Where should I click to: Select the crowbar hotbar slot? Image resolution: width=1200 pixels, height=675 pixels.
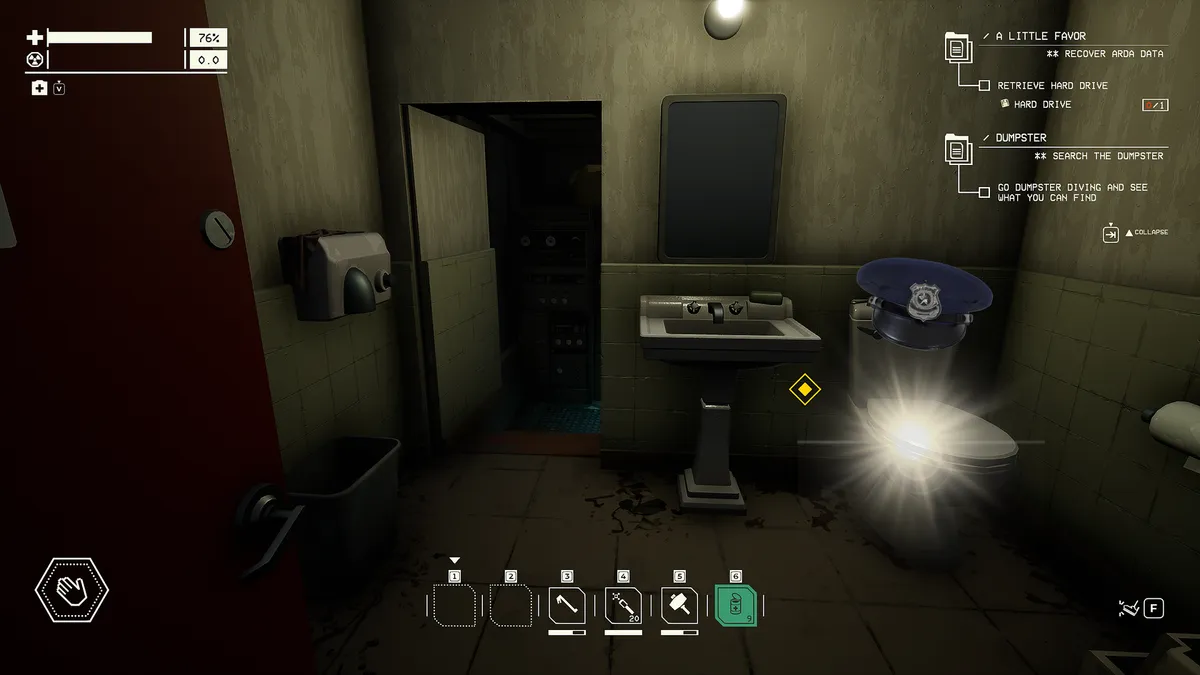point(567,606)
